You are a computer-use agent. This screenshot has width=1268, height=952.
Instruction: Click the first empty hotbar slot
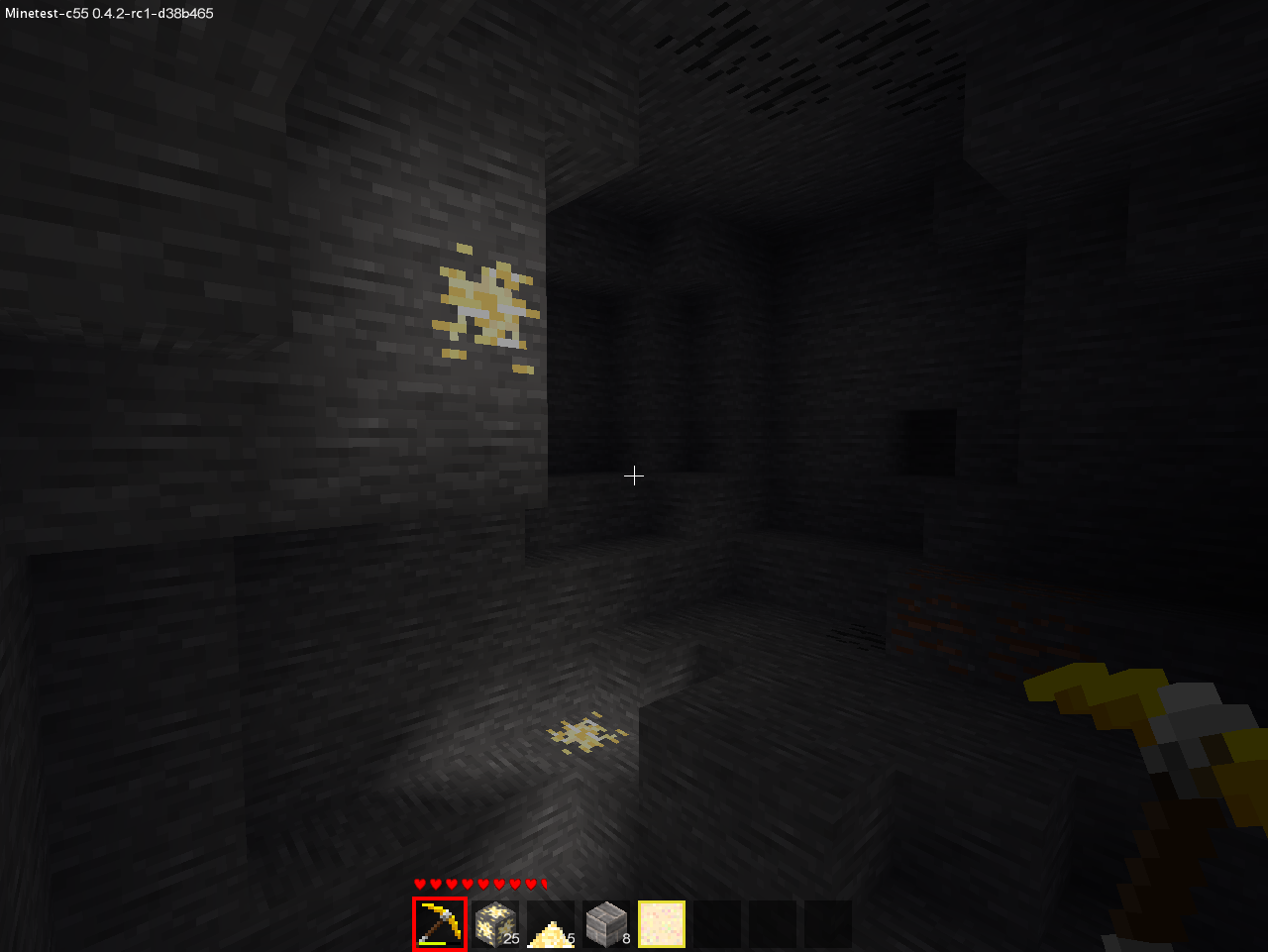pyautogui.click(x=715, y=923)
